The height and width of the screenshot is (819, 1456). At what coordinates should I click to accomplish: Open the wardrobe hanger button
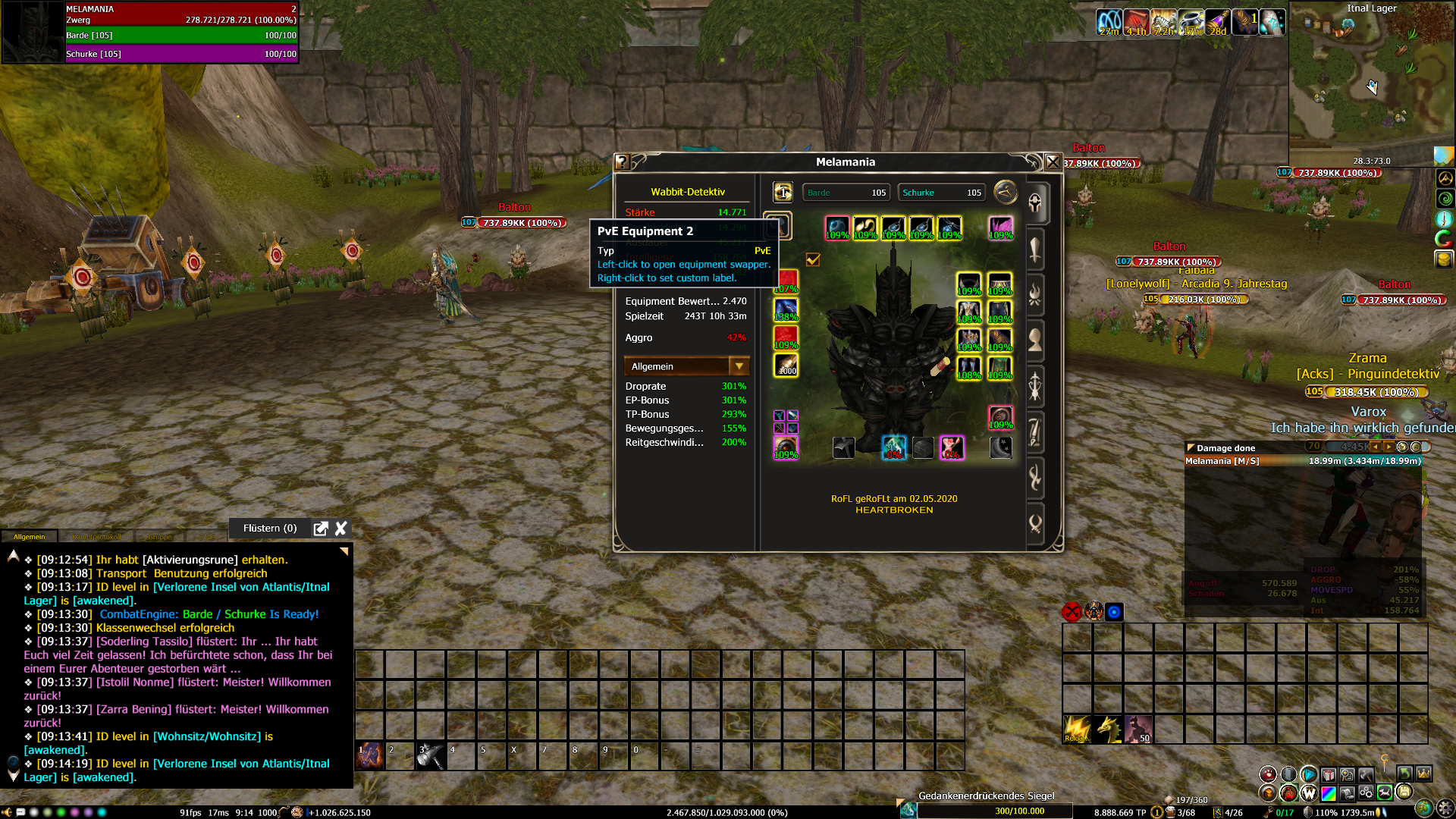tap(1005, 193)
